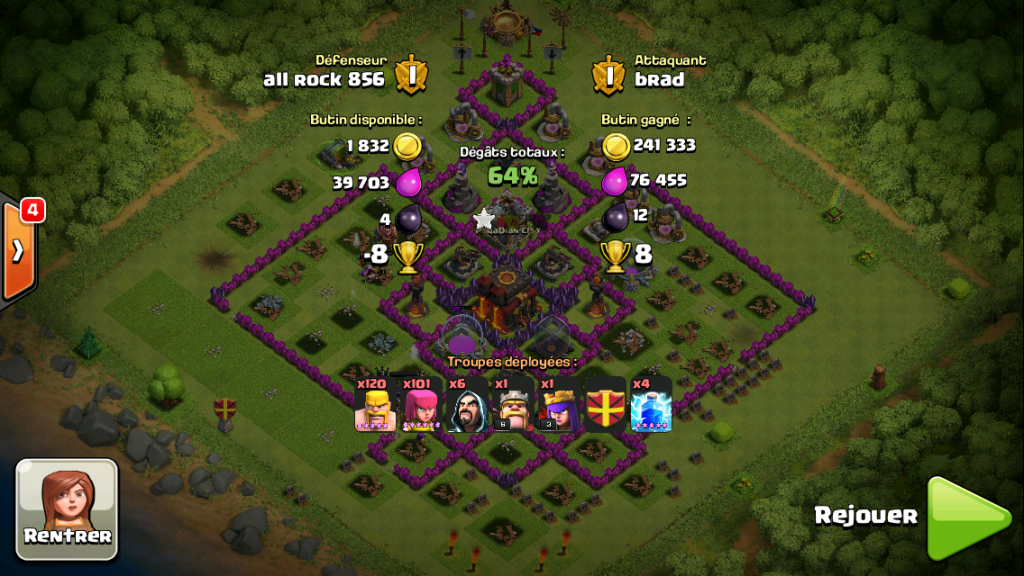1024x576 pixels.
Task: Open attacker brad's league badge
Action: [x=607, y=73]
